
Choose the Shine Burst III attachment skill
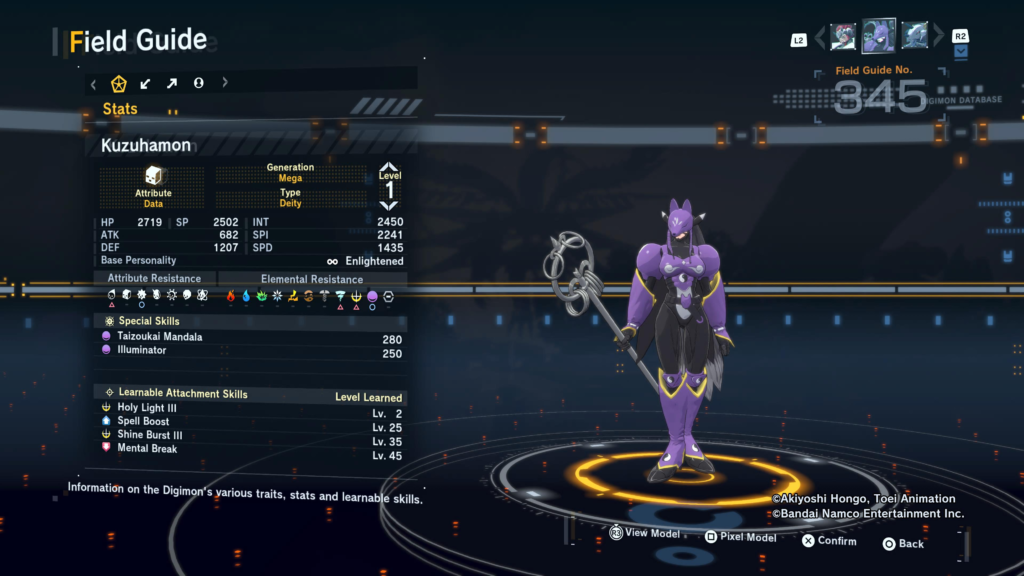click(x=150, y=435)
